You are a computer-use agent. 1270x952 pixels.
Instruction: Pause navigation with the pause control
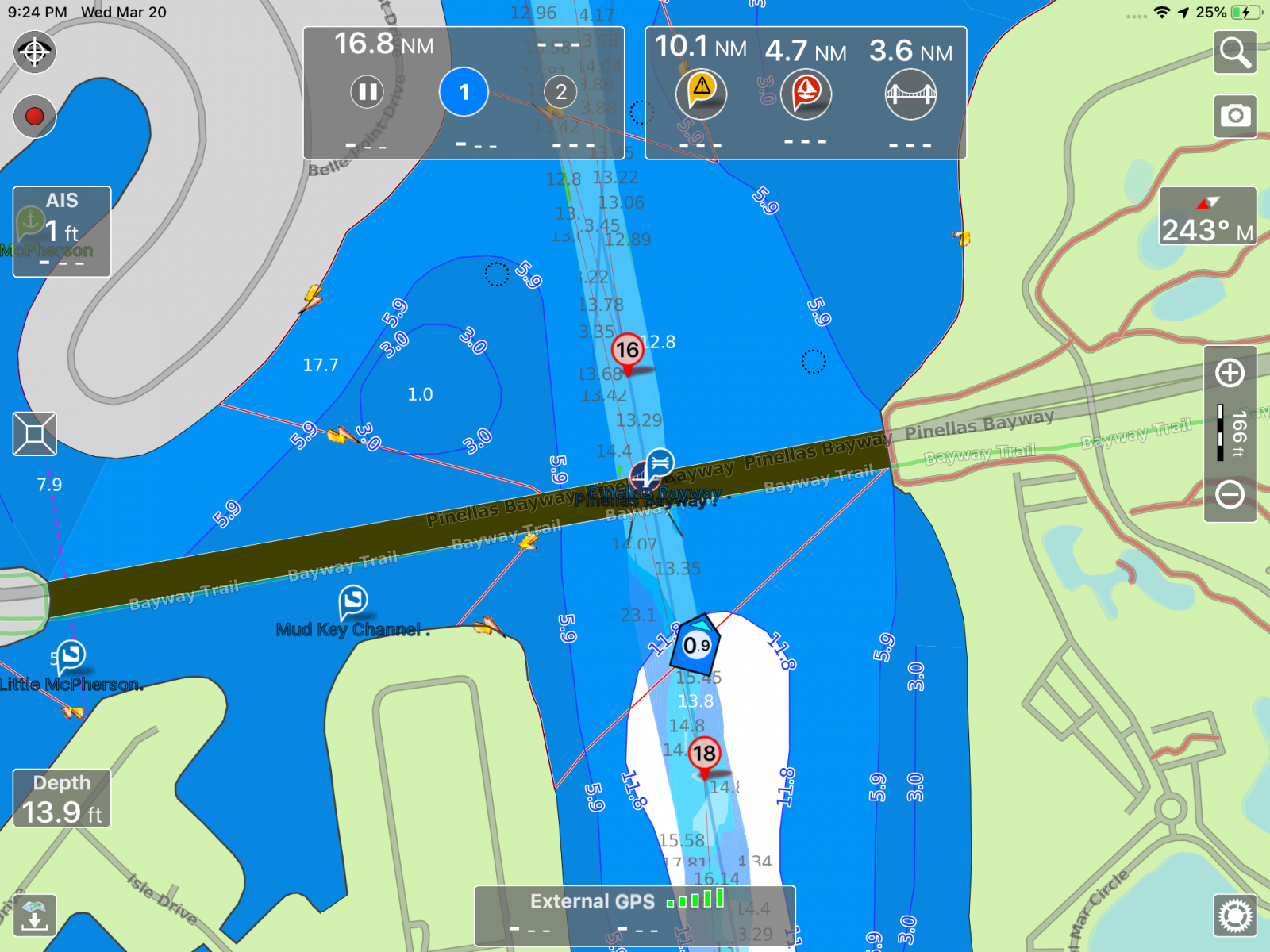[366, 91]
